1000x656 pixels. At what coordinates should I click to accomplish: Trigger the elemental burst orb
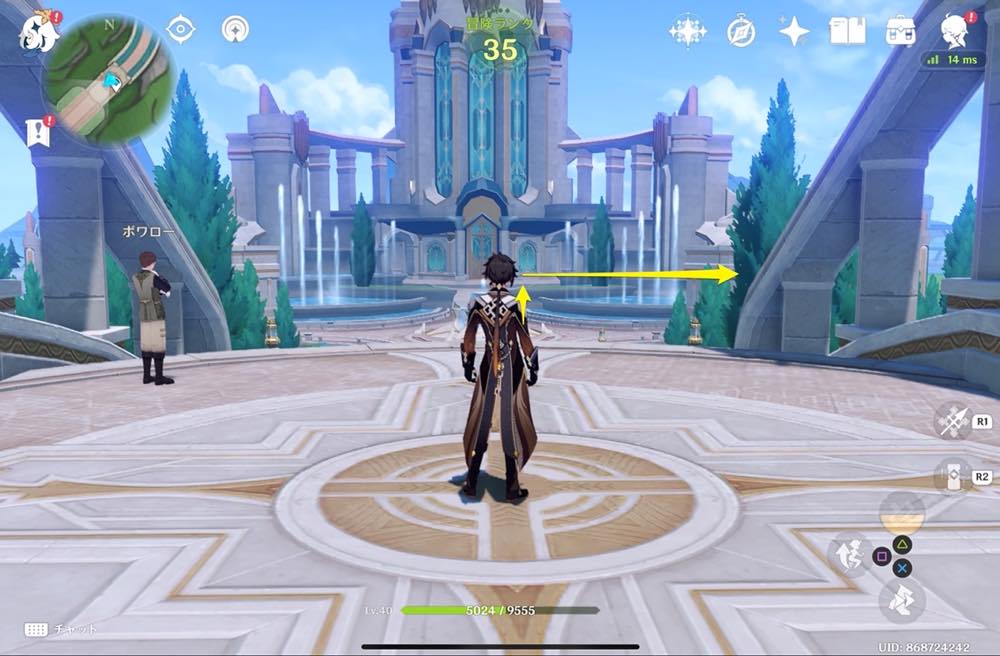pos(901,511)
